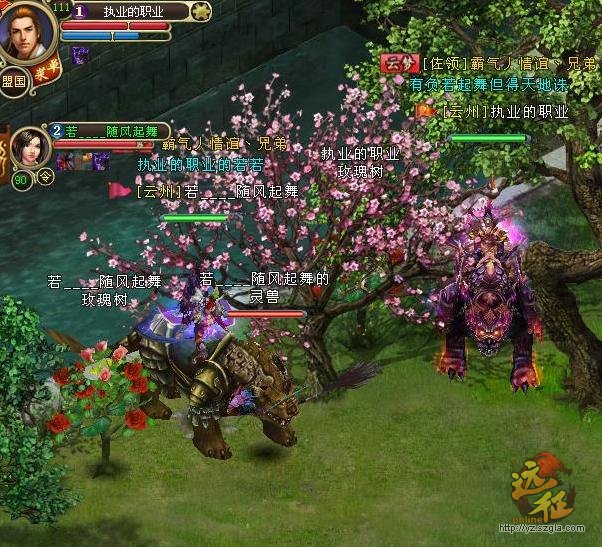Click the 令 command button by teammate portrait
Viewport: 602px width, 547px height.
(x=46, y=177)
